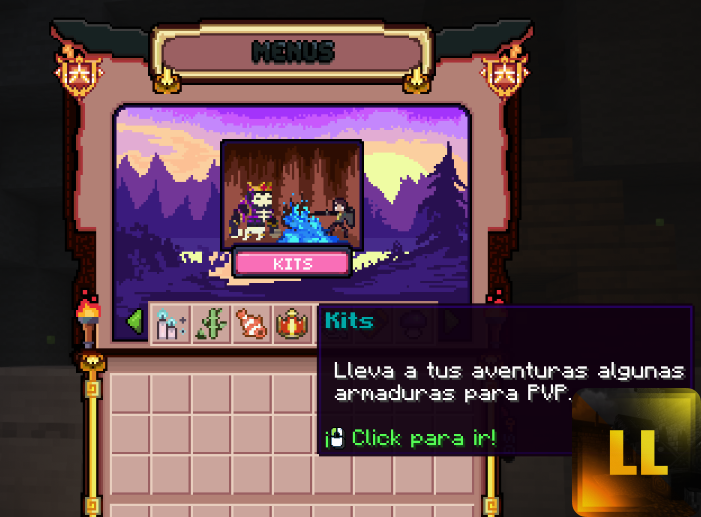The image size is (701, 517).
Task: Open the LL overlay badge
Action: pyautogui.click(x=636, y=452)
